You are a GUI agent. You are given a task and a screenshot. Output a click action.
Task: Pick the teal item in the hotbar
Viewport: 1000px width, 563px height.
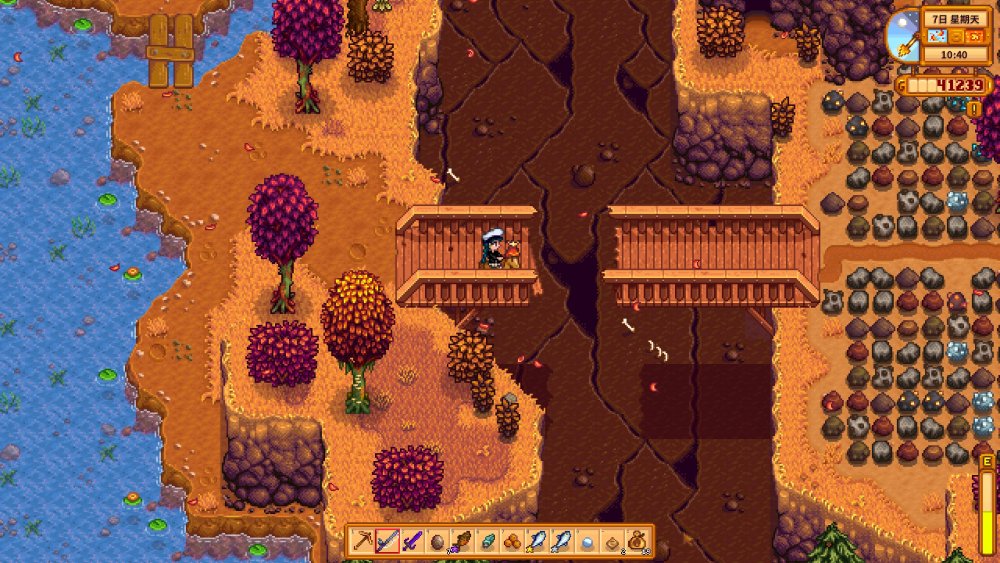click(x=487, y=541)
